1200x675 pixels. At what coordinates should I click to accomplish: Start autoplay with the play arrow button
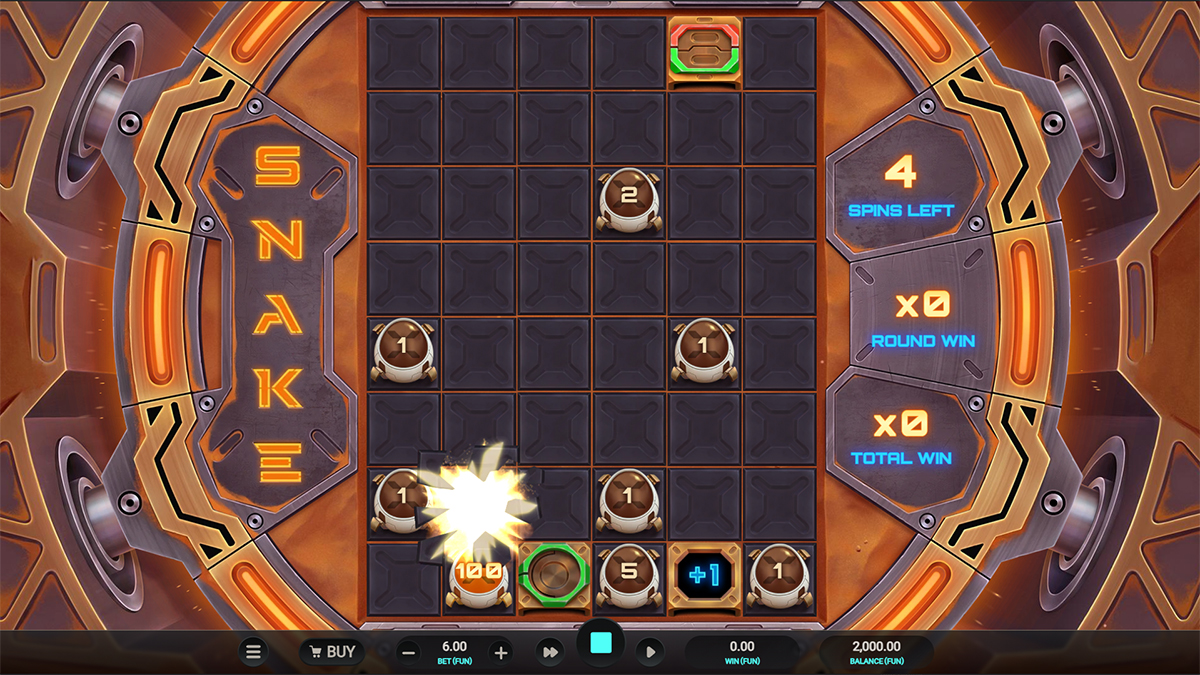pos(650,652)
